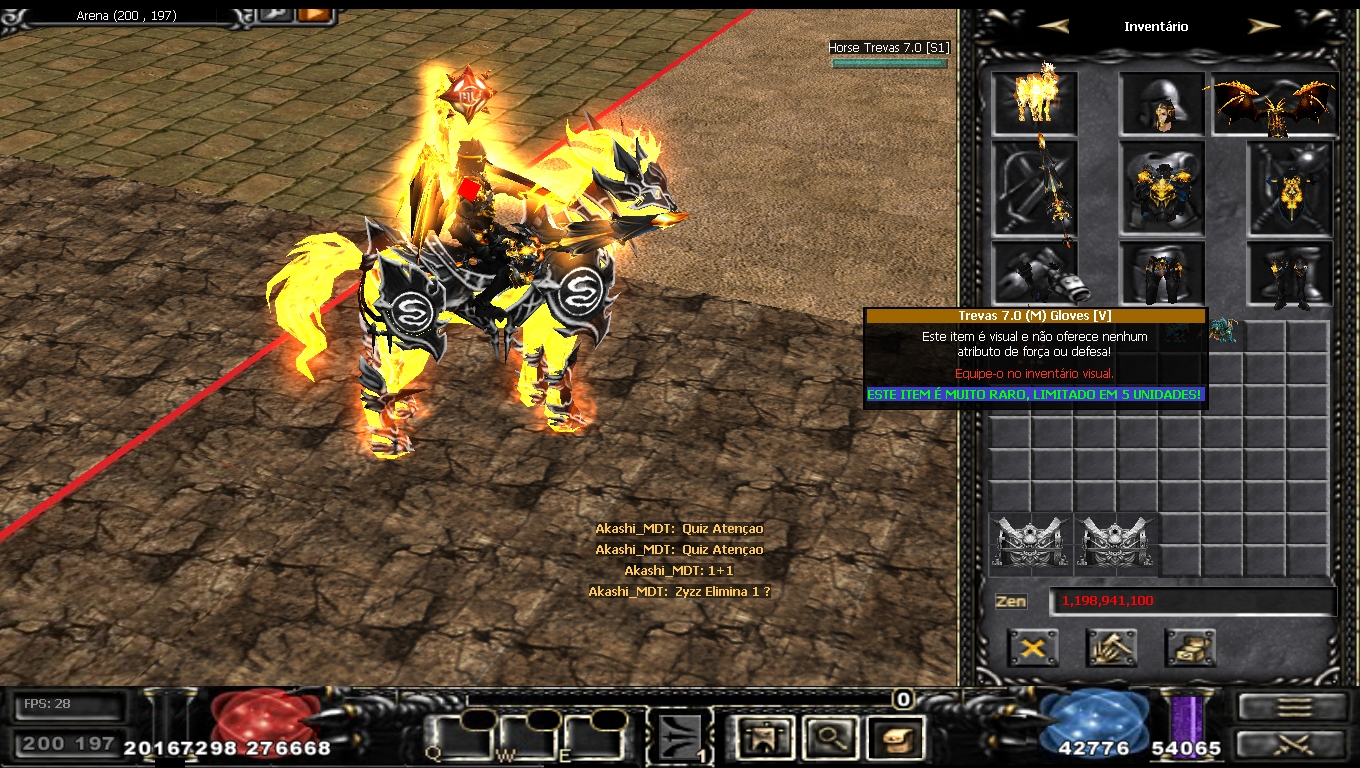Select the equipped boots slot
The image size is (1360, 768).
tap(1290, 272)
